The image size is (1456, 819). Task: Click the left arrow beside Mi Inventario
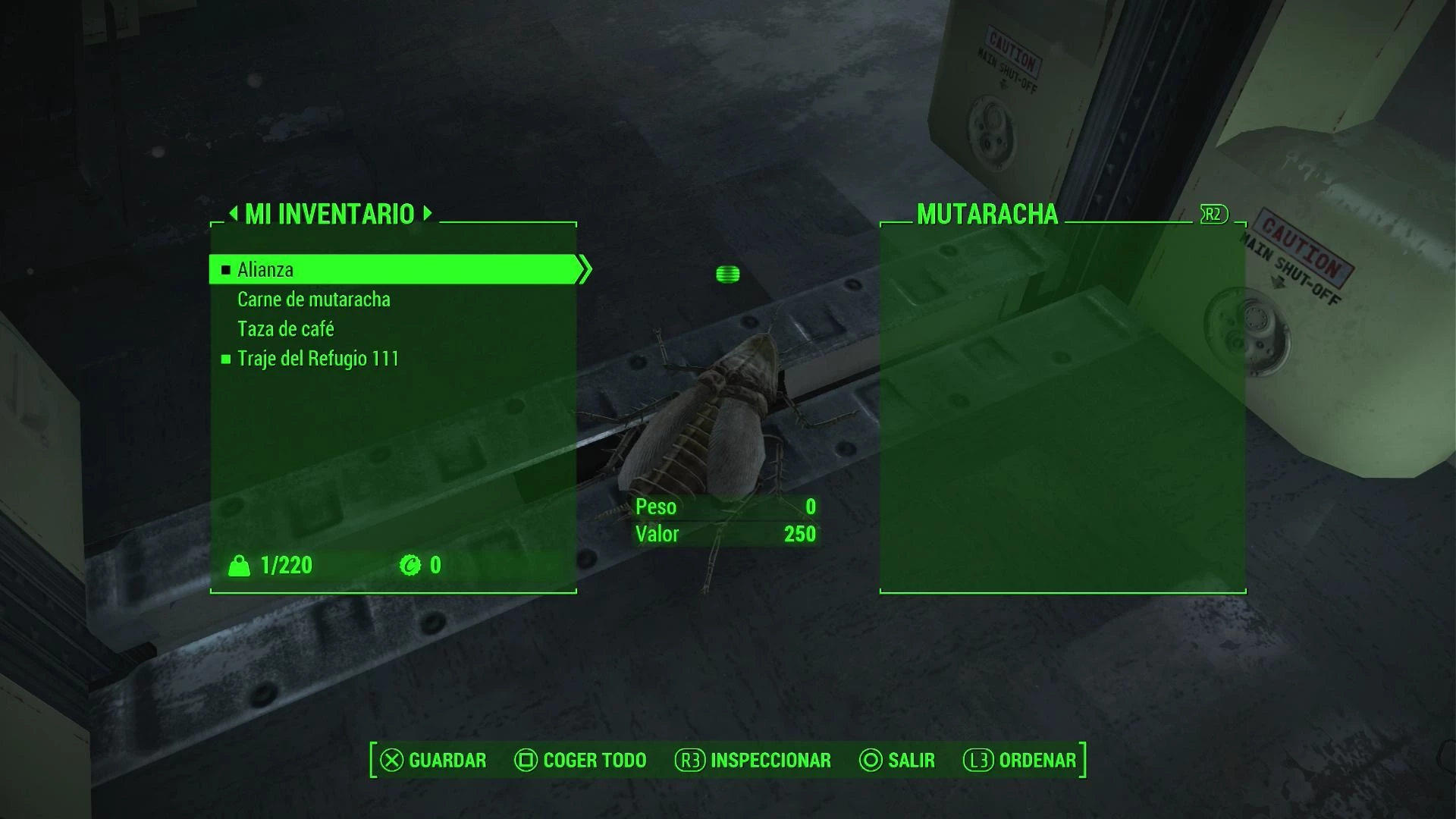(x=233, y=213)
